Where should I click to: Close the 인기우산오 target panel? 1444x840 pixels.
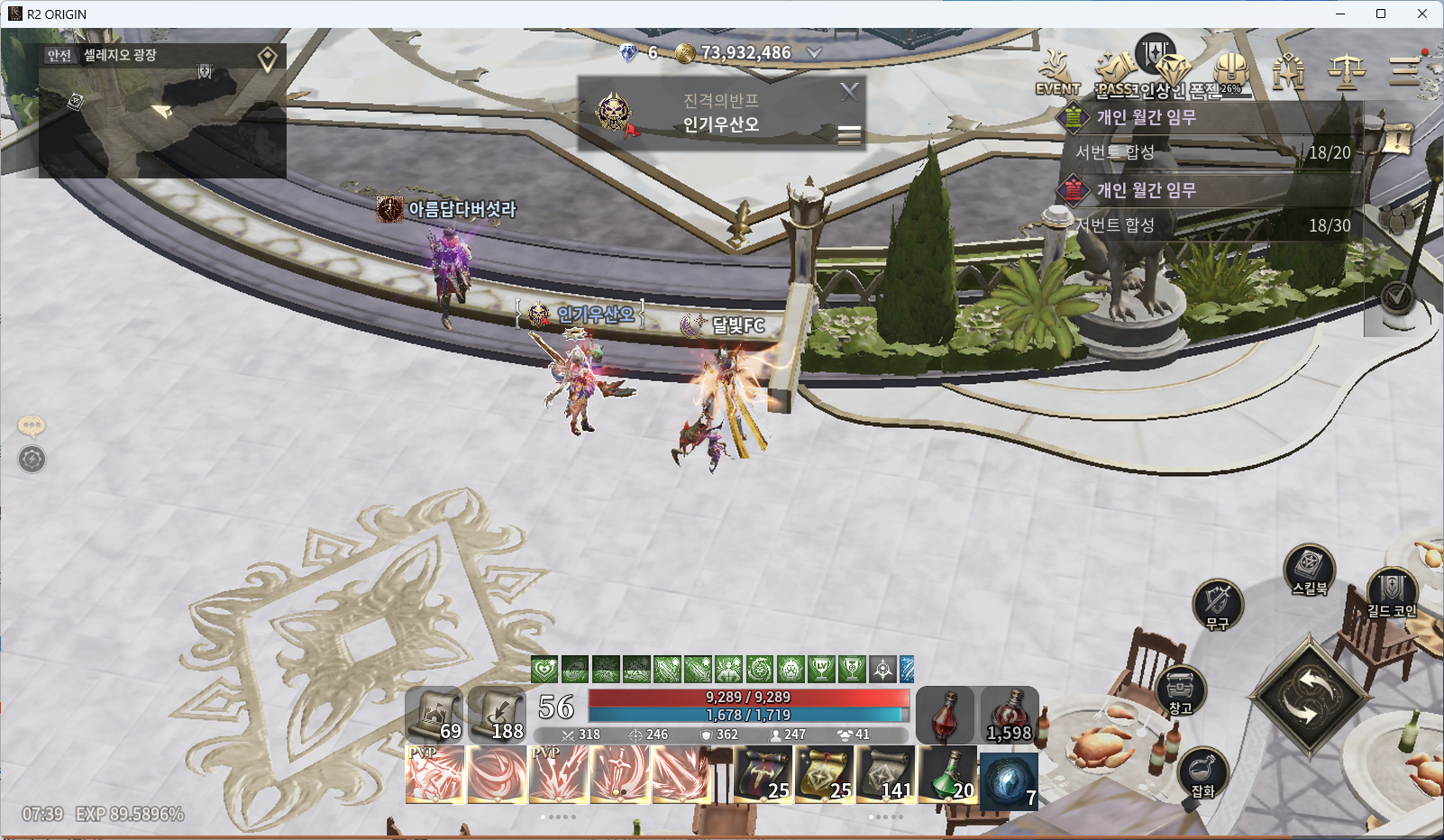848,91
